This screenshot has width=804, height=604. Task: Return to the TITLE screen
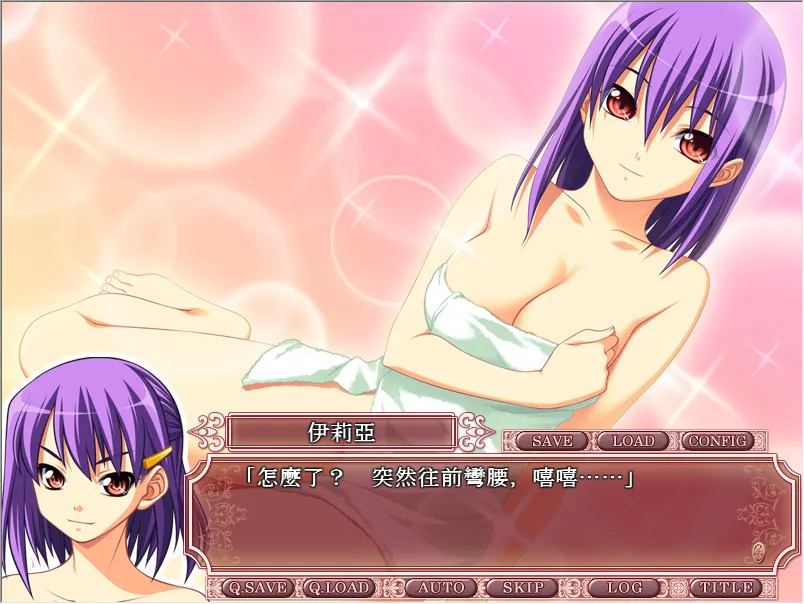(x=724, y=588)
